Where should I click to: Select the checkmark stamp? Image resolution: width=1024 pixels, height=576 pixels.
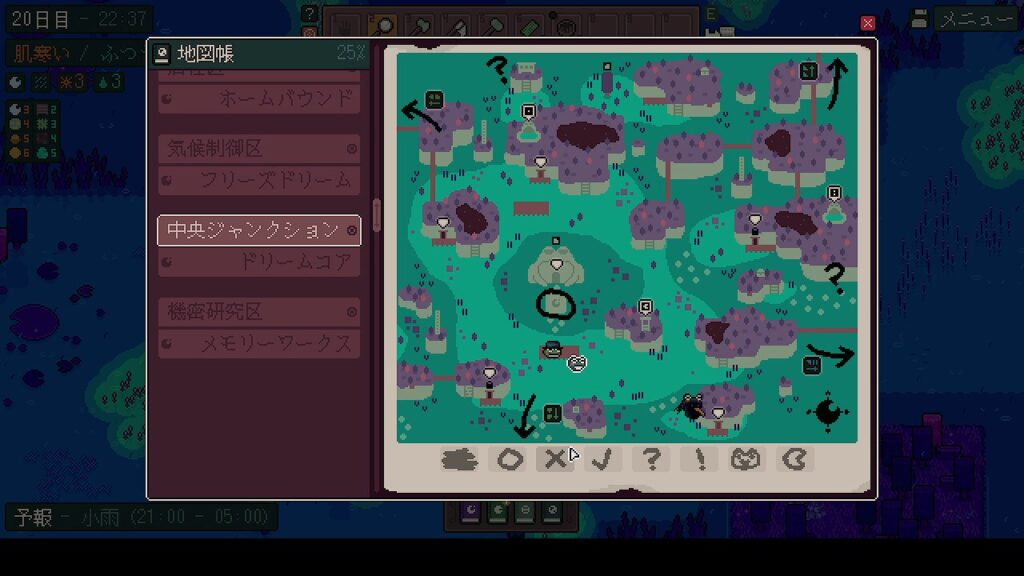point(602,459)
